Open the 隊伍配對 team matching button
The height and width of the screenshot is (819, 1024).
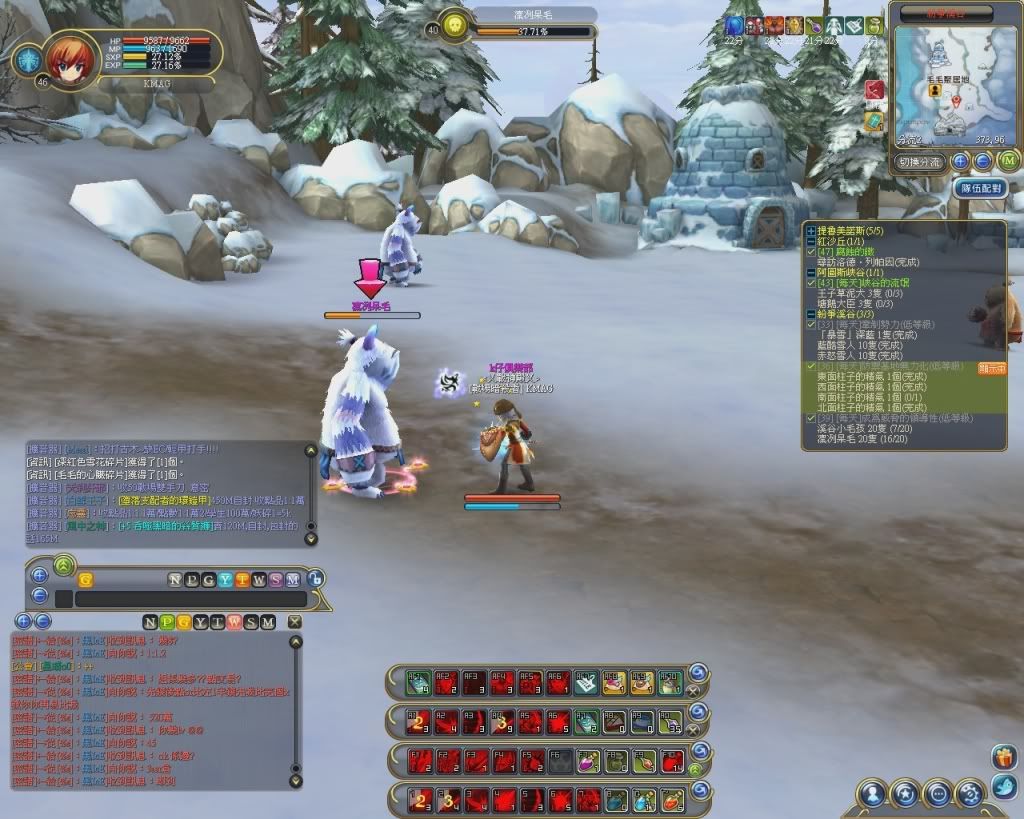978,188
